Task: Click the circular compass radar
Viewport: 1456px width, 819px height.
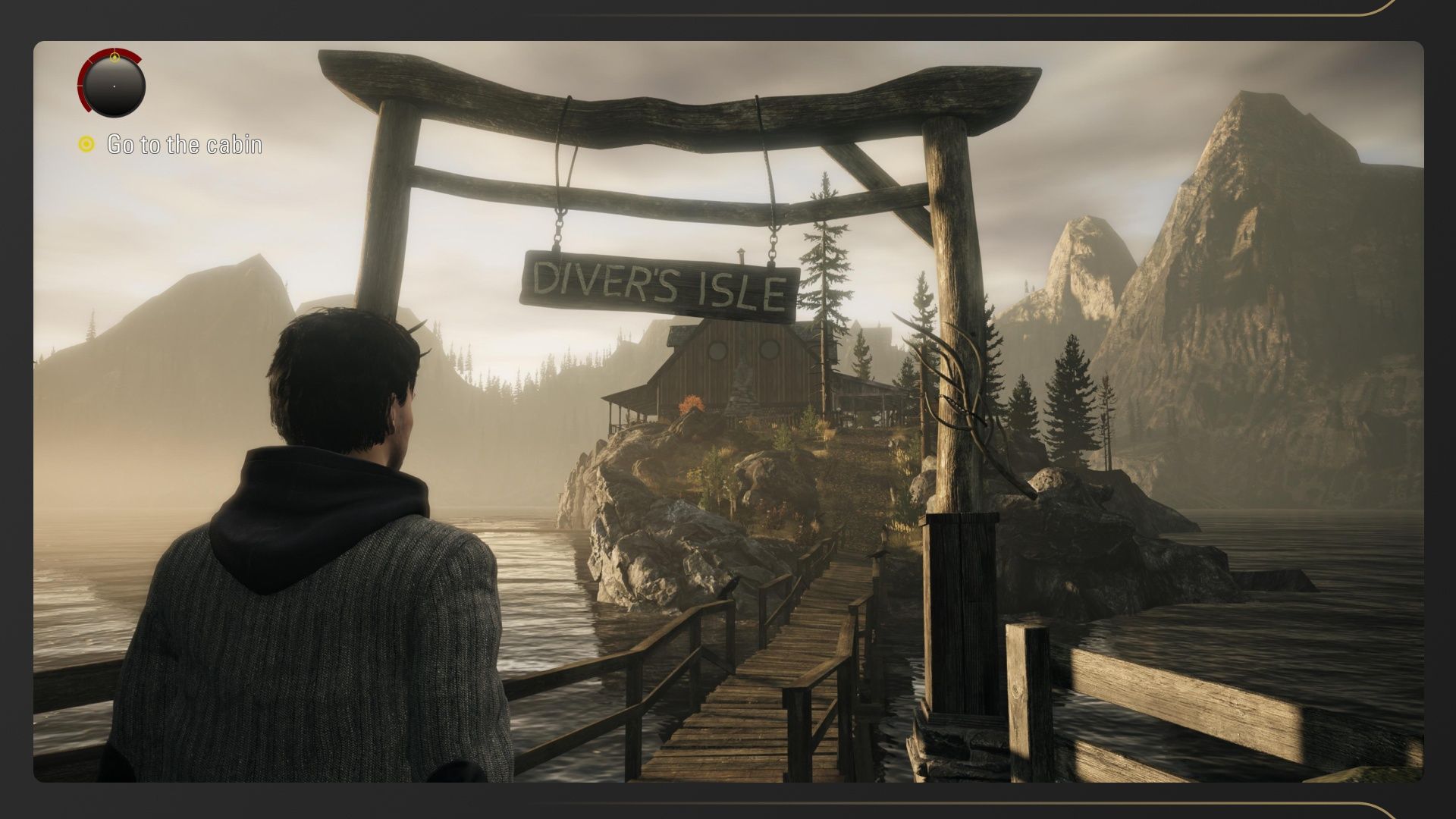Action: [113, 85]
